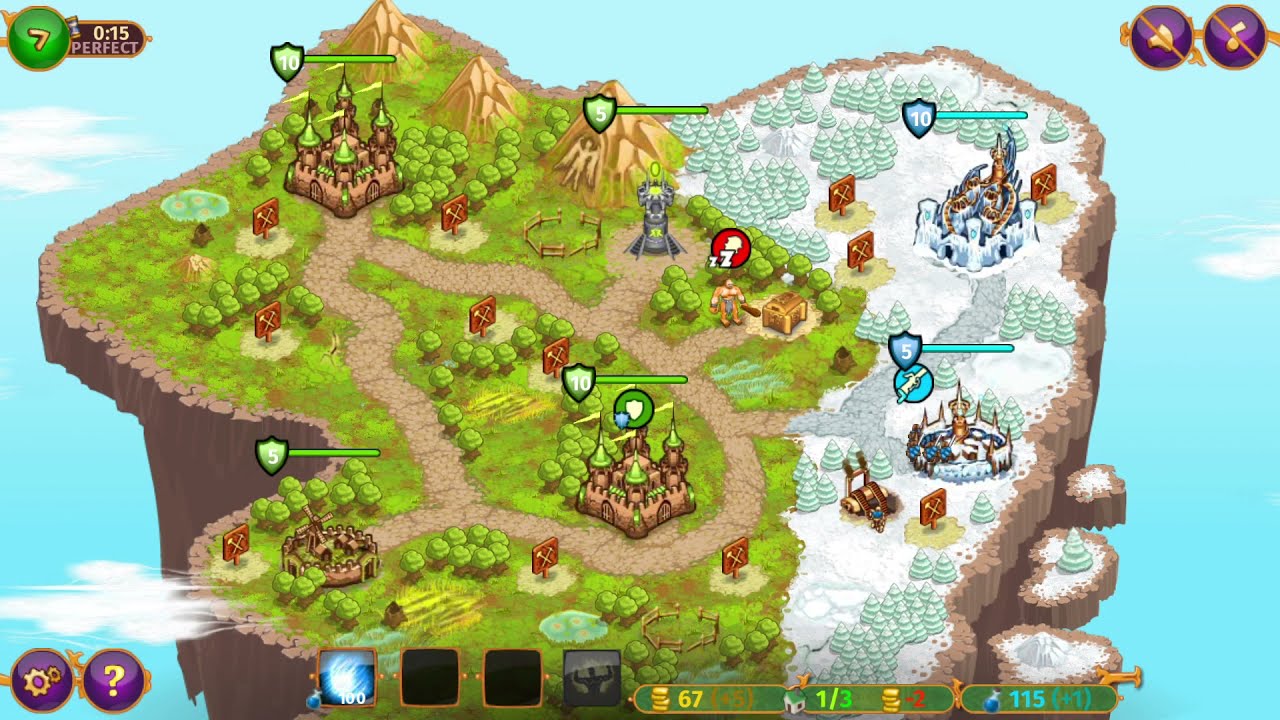Click the blue syringe icon on ice fortress
Viewport: 1280px width, 720px height.
(912, 385)
